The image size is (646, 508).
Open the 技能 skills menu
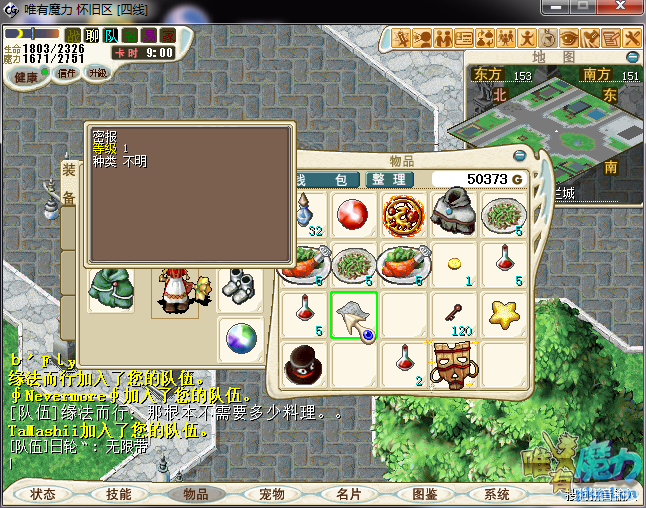[x=119, y=494]
